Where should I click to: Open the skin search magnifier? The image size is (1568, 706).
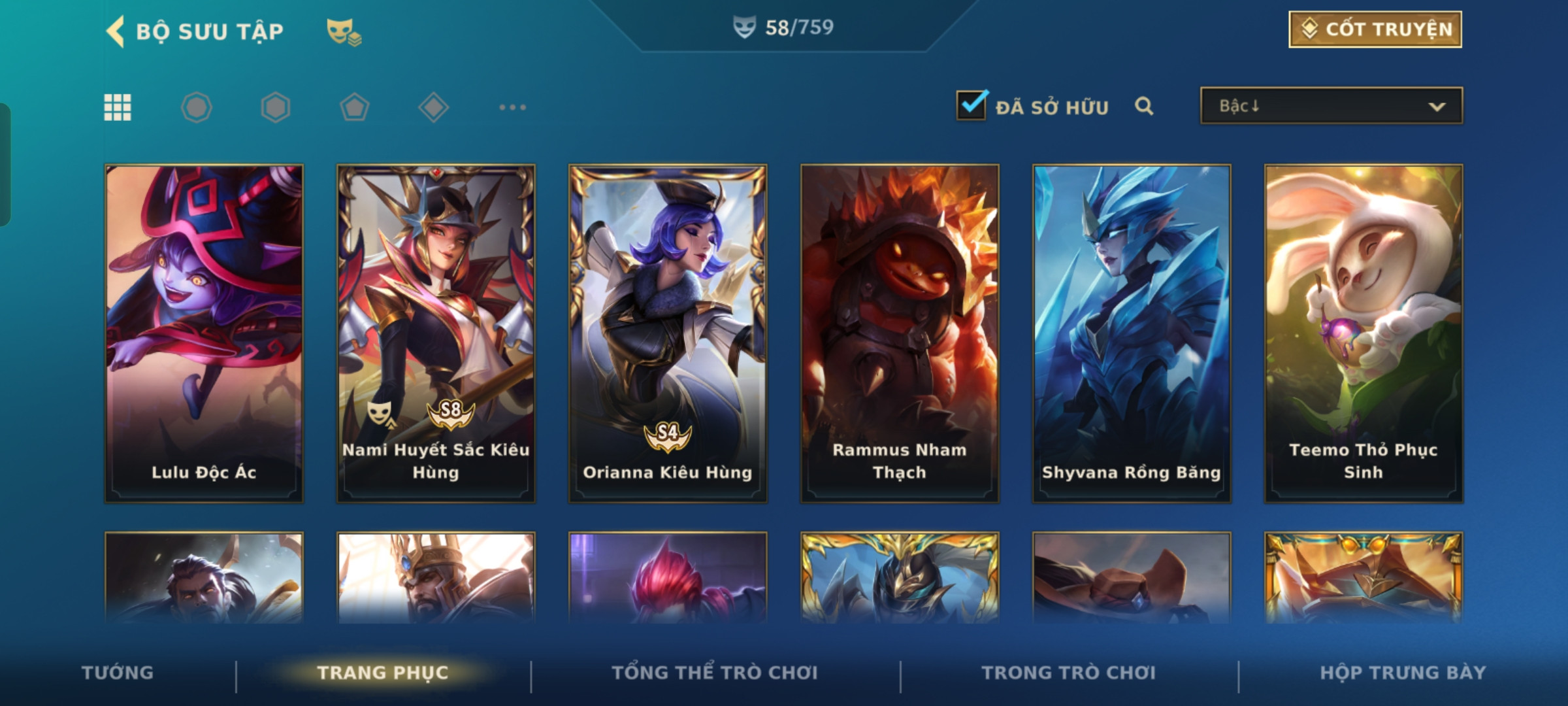pyautogui.click(x=1143, y=106)
